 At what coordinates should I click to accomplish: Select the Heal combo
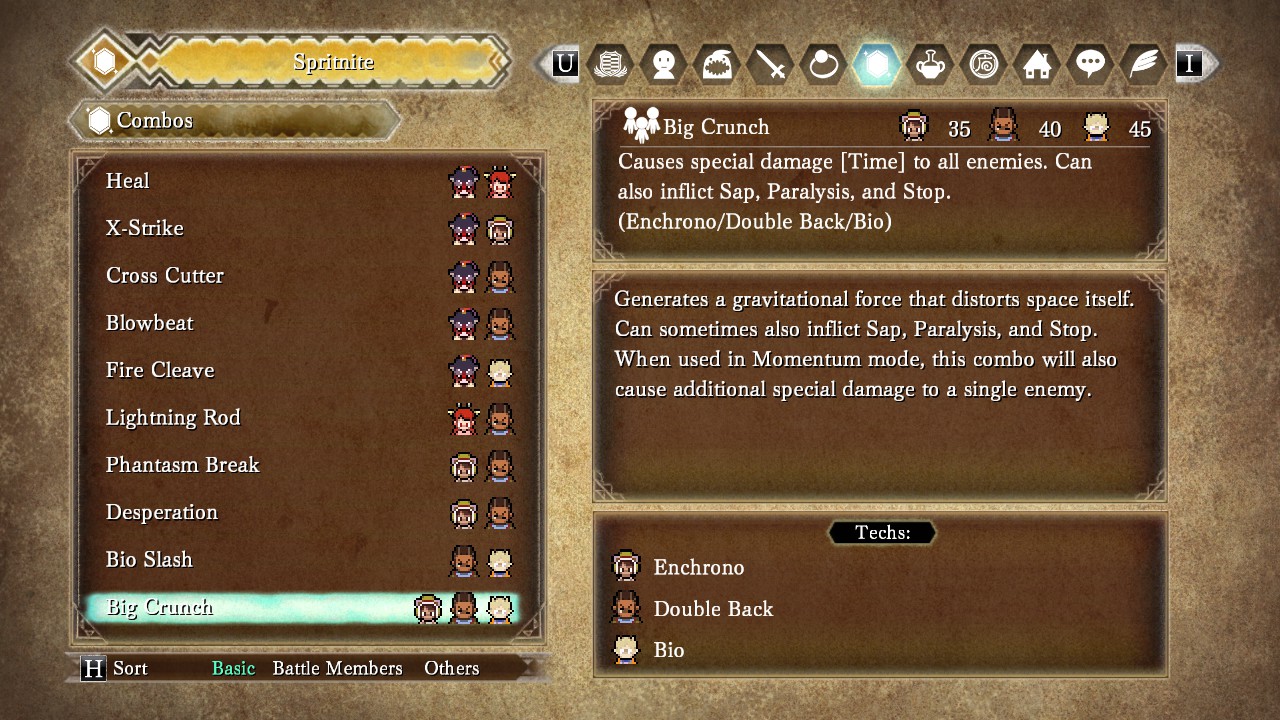click(x=128, y=181)
